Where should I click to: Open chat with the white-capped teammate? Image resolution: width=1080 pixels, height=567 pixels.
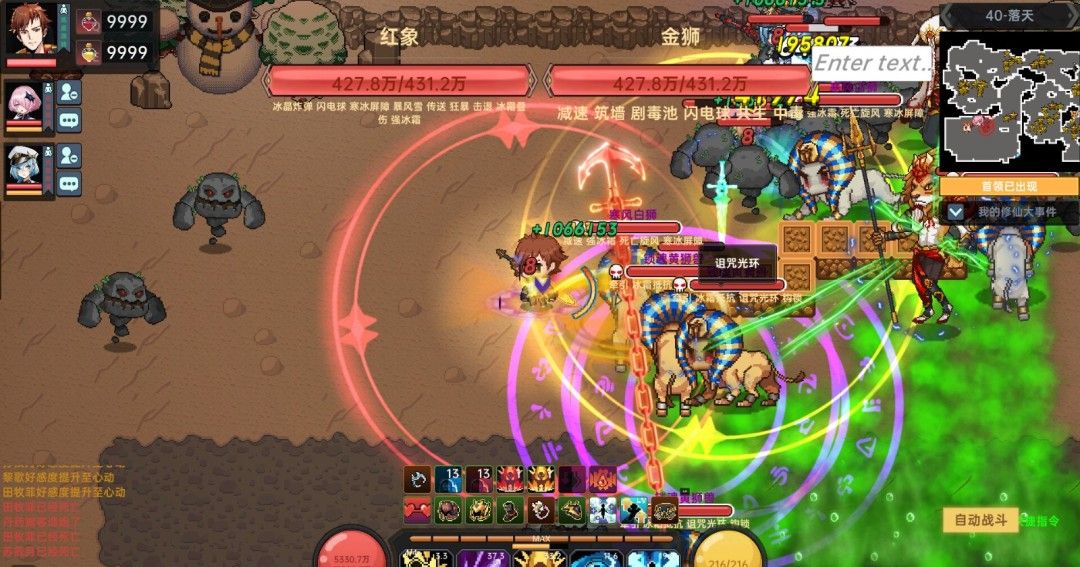pos(68,183)
